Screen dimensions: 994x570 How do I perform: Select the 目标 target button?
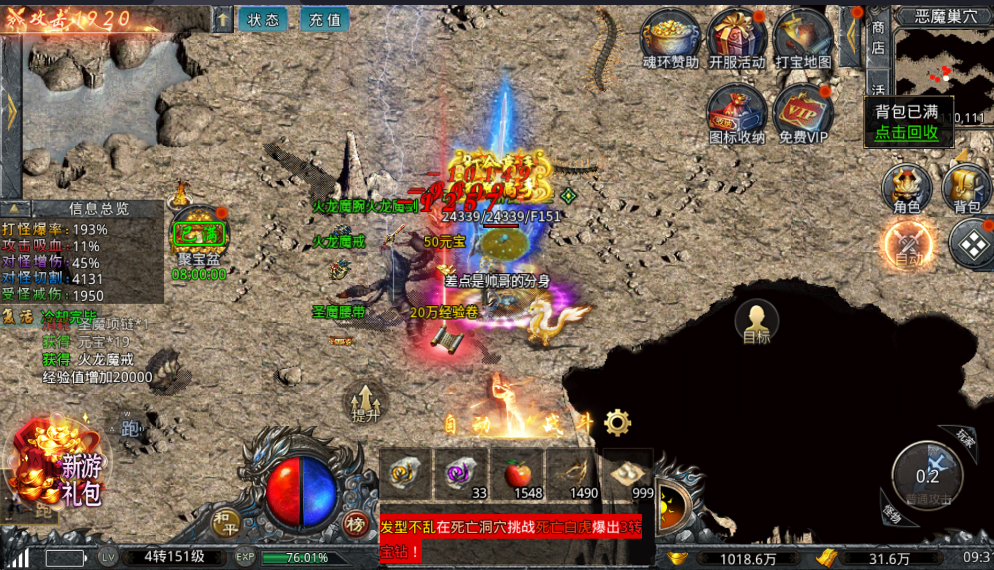click(x=757, y=323)
